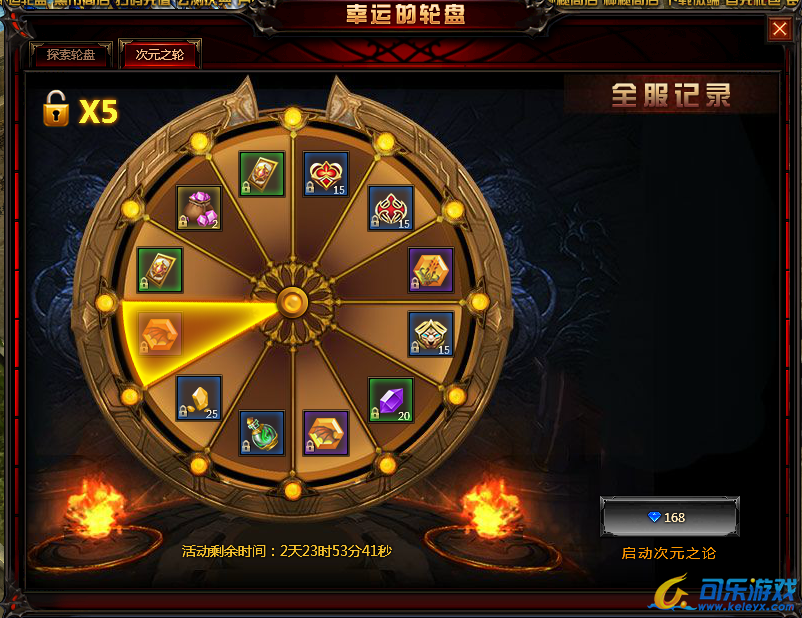Click the golden hub at the wheel's center
The height and width of the screenshot is (618, 802).
292,300
